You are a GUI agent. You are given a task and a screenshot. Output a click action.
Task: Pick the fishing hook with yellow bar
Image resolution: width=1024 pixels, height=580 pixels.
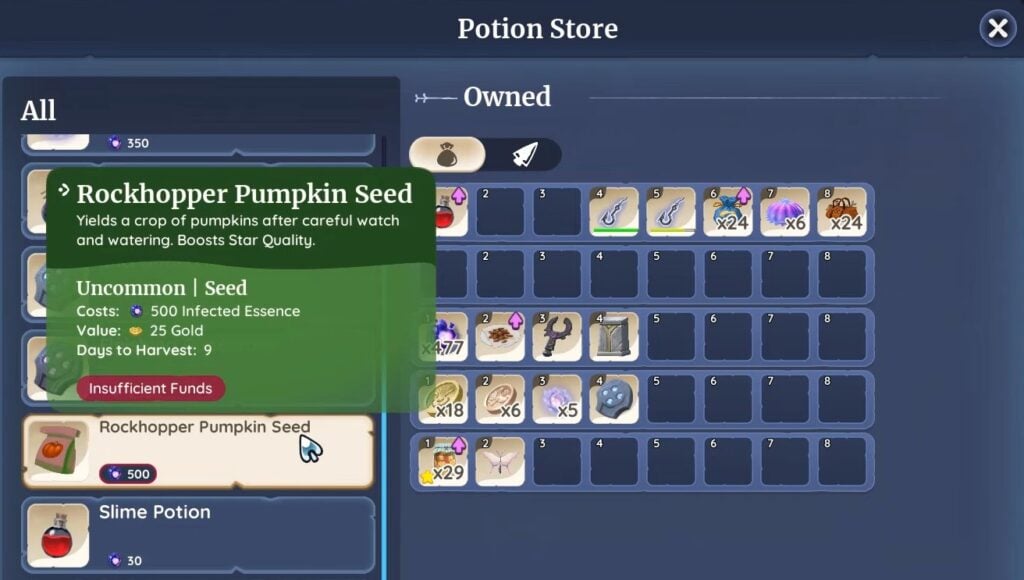(671, 212)
